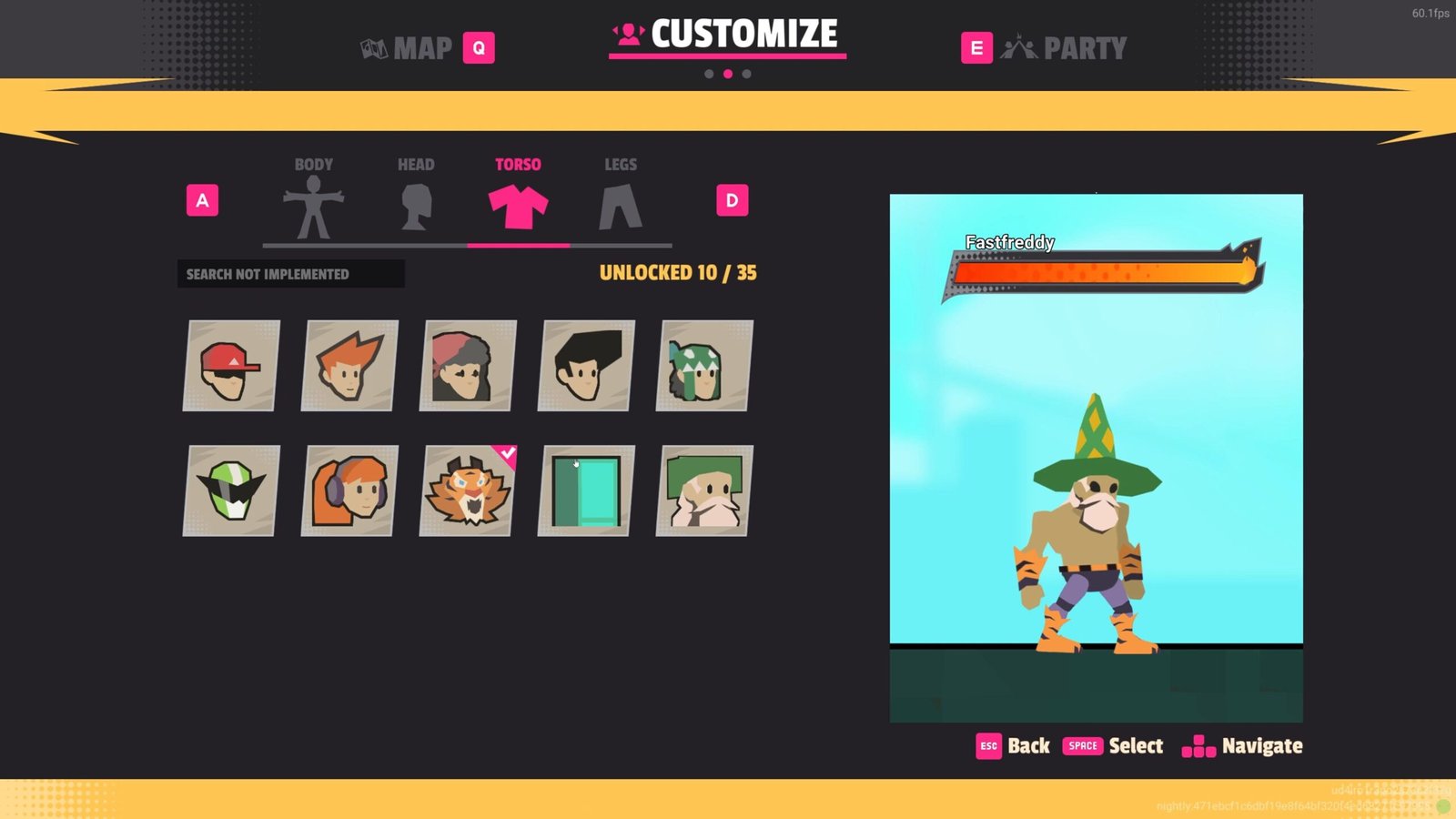This screenshot has height=819, width=1456.
Task: Select the black pompadour hair tile
Action: pyautogui.click(x=586, y=366)
